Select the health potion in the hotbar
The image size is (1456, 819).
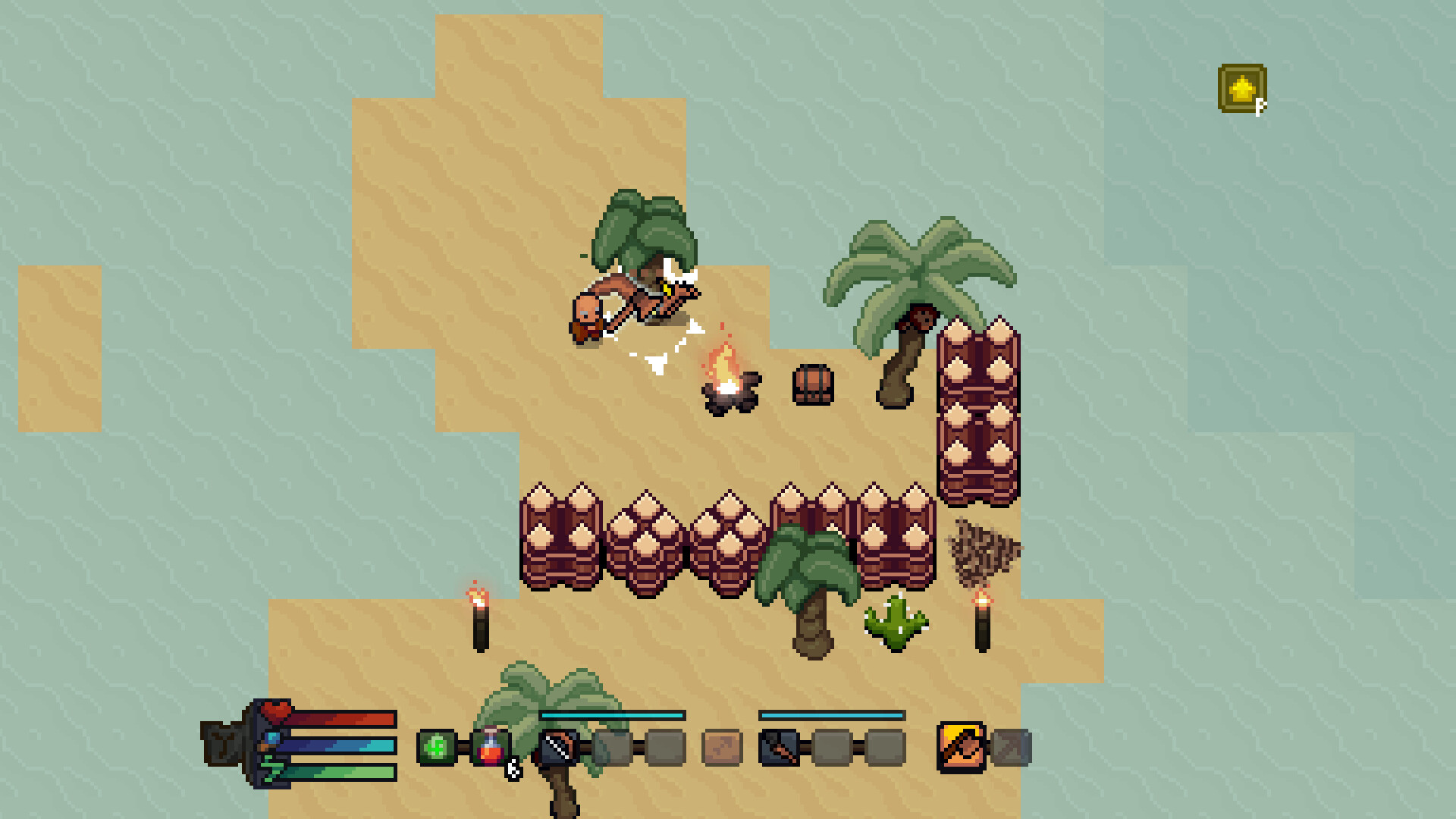(491, 747)
